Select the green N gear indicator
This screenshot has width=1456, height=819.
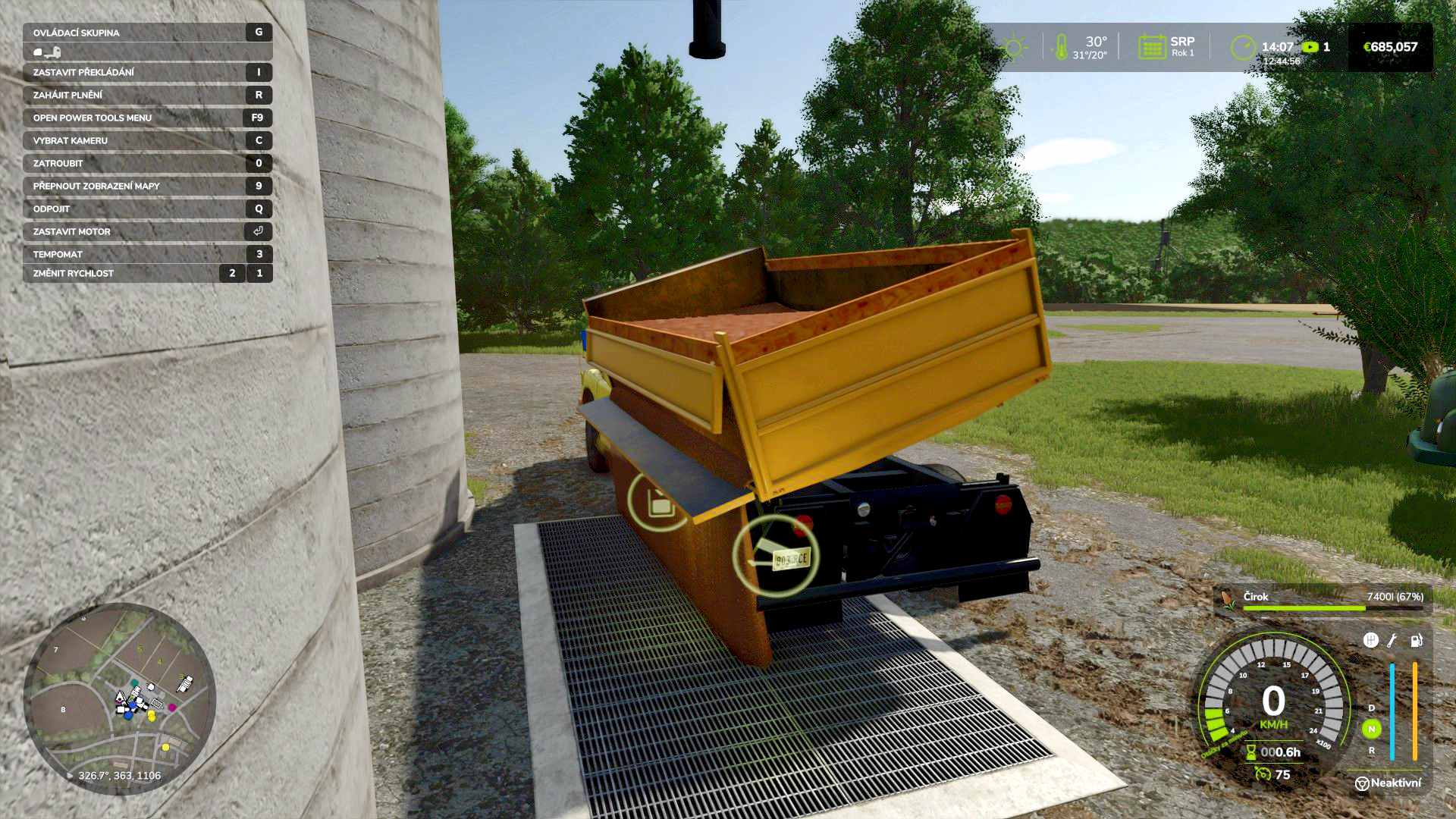click(1371, 729)
